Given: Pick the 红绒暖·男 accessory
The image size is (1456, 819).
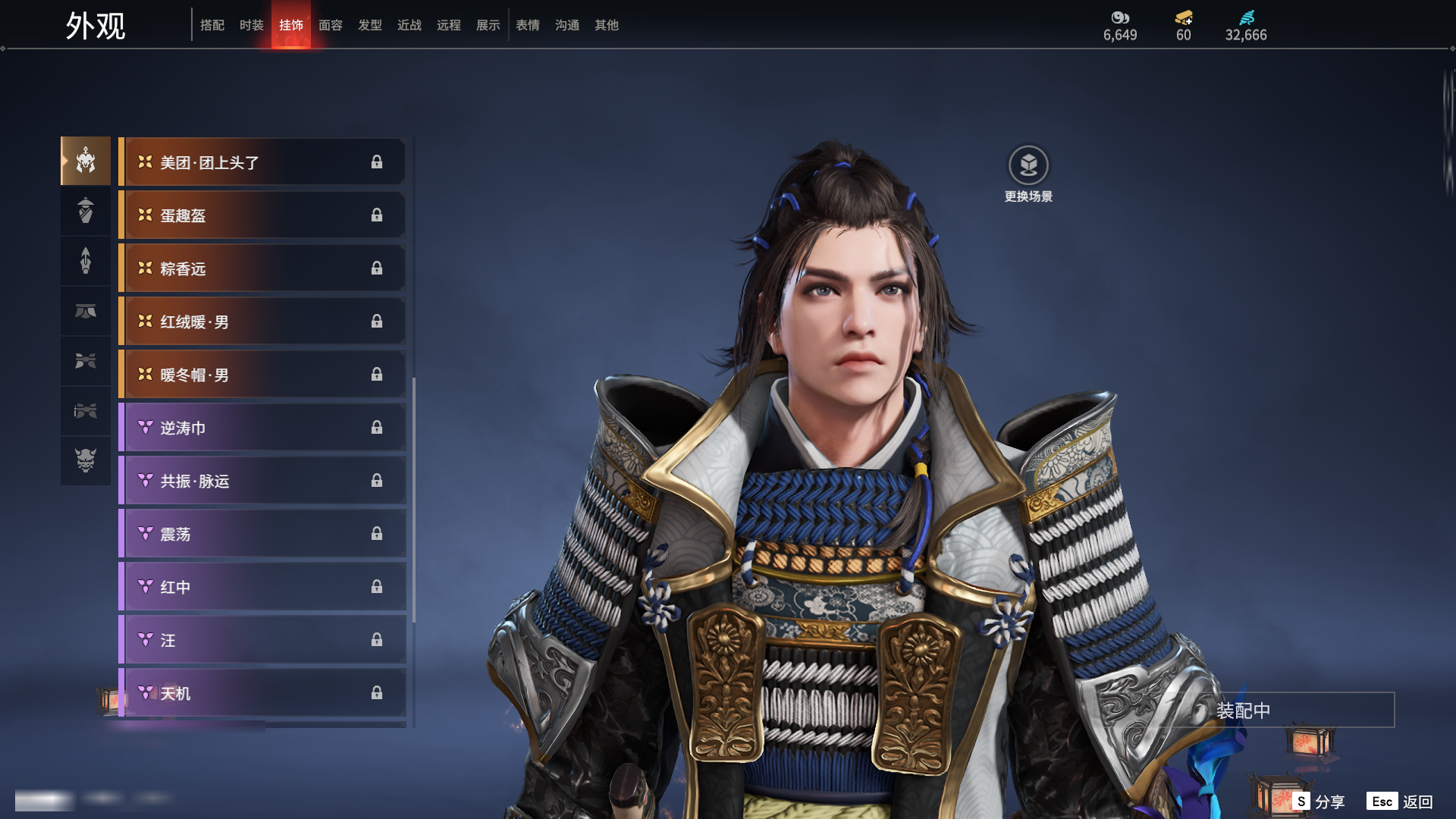Looking at the screenshot, I should (x=262, y=322).
